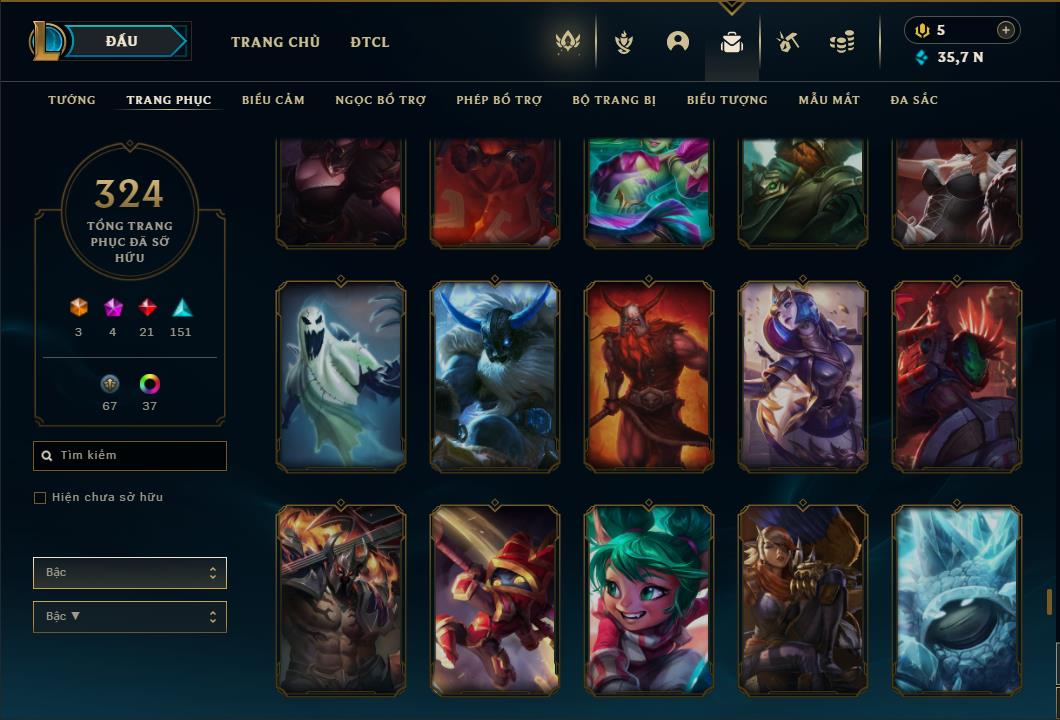Open the profile icon in top bar
The height and width of the screenshot is (720, 1060).
(x=678, y=42)
